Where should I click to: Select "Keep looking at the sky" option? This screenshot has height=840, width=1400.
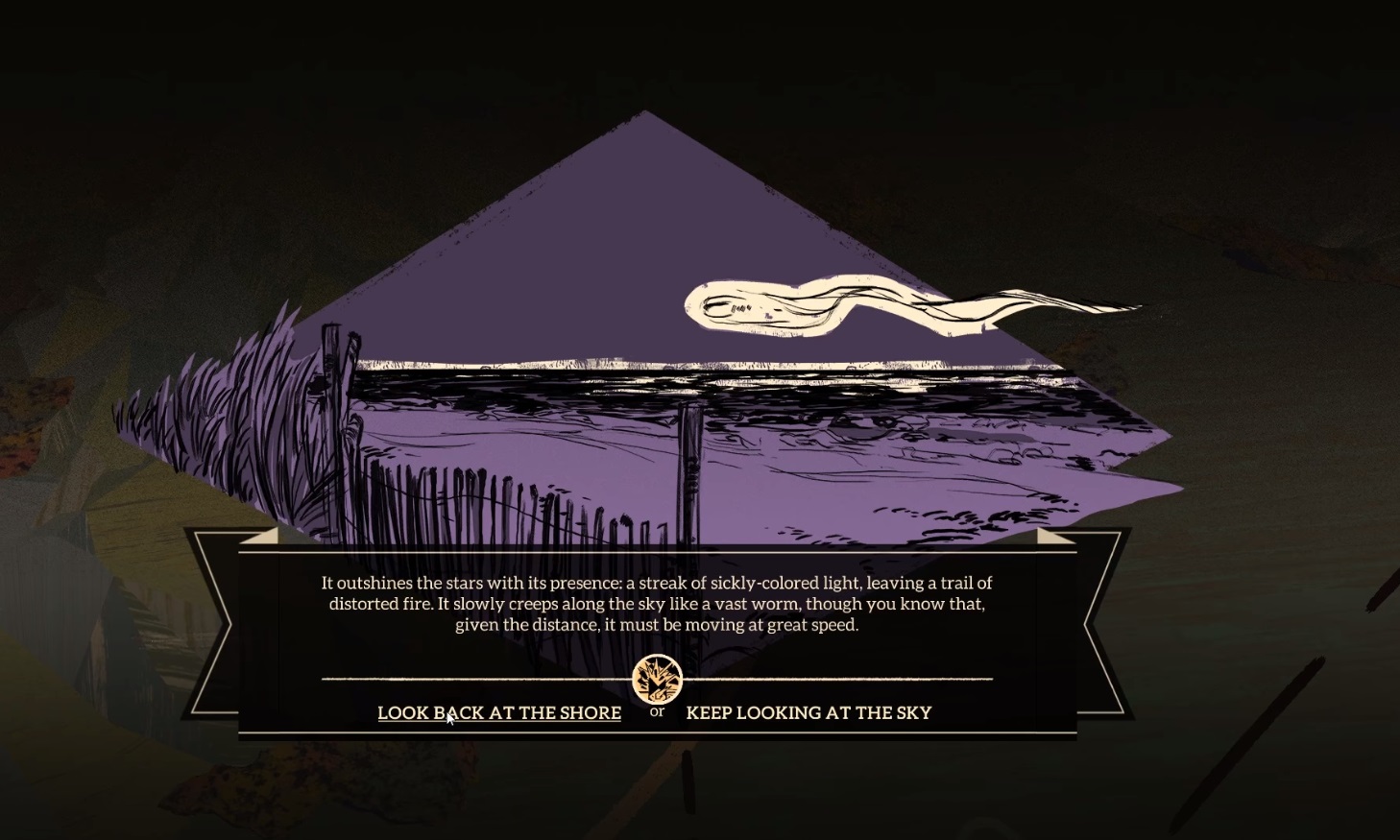(809, 712)
